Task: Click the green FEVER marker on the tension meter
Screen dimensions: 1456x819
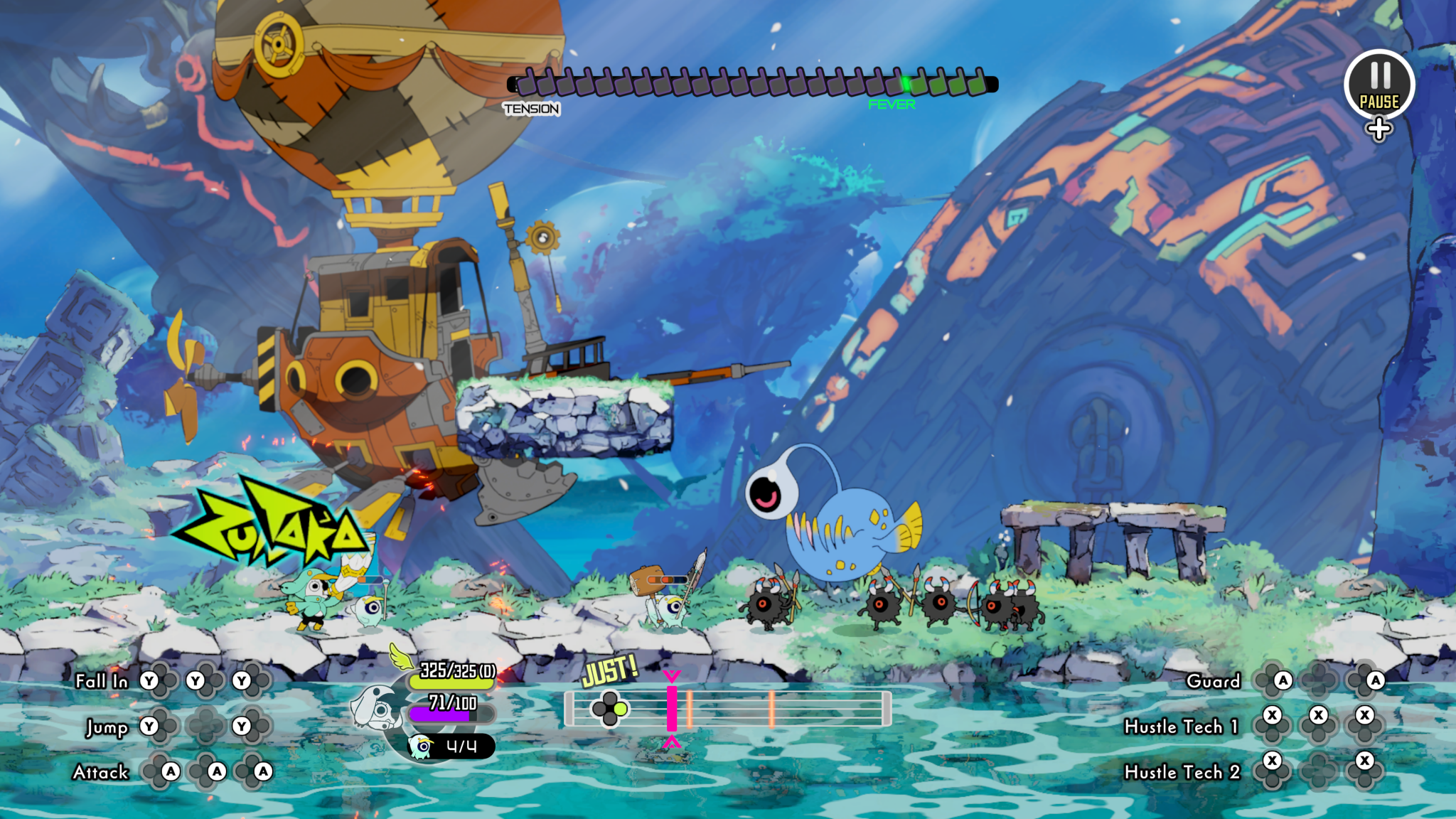Action: [908, 82]
